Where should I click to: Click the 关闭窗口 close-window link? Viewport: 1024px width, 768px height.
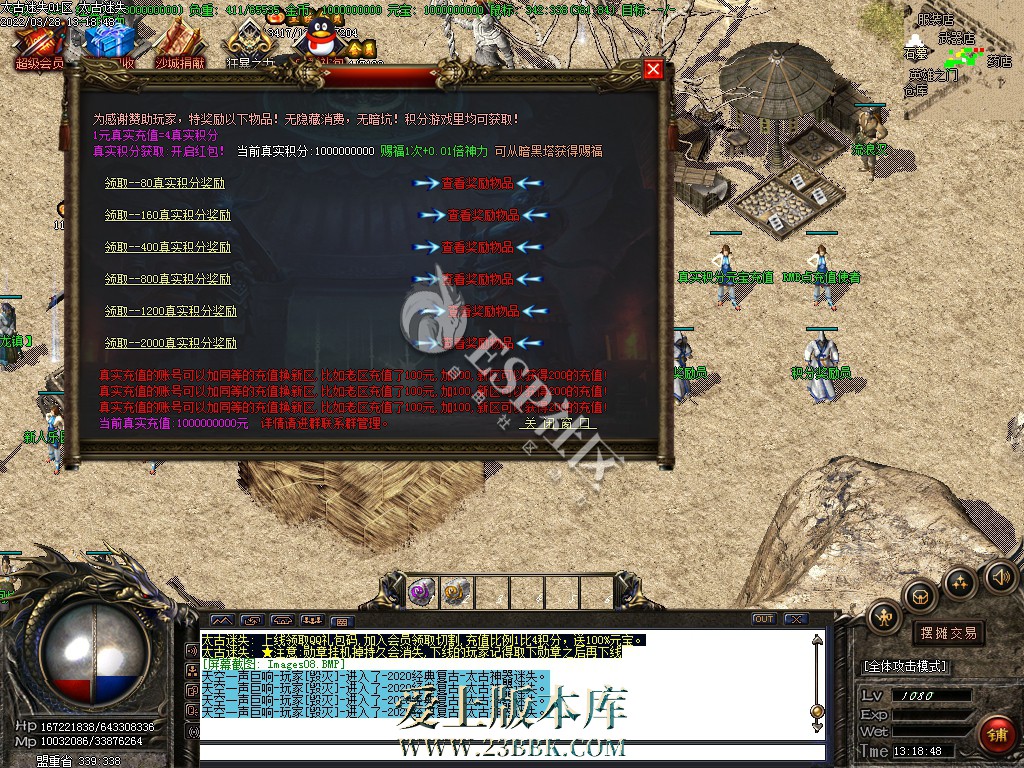(556, 423)
